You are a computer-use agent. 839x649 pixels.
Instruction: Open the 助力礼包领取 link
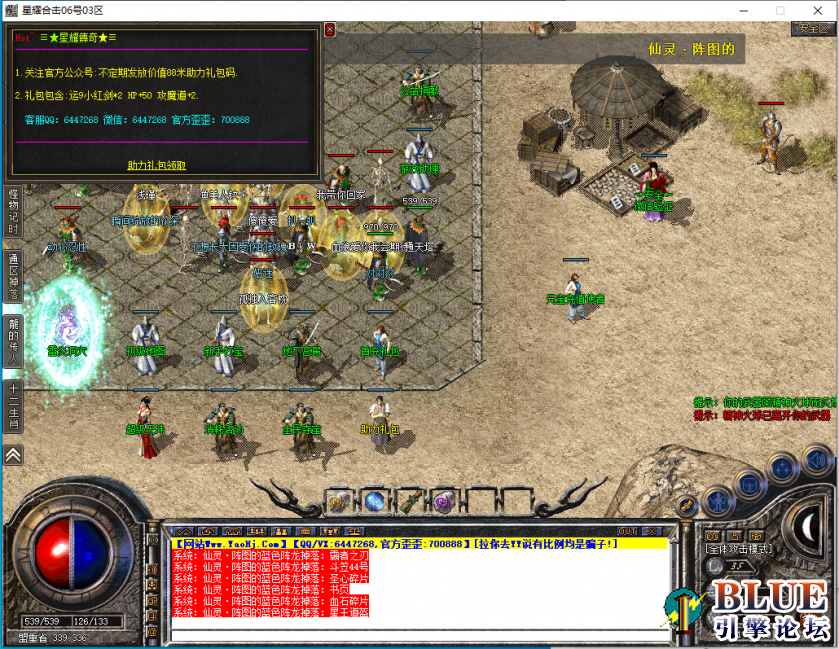click(x=157, y=165)
